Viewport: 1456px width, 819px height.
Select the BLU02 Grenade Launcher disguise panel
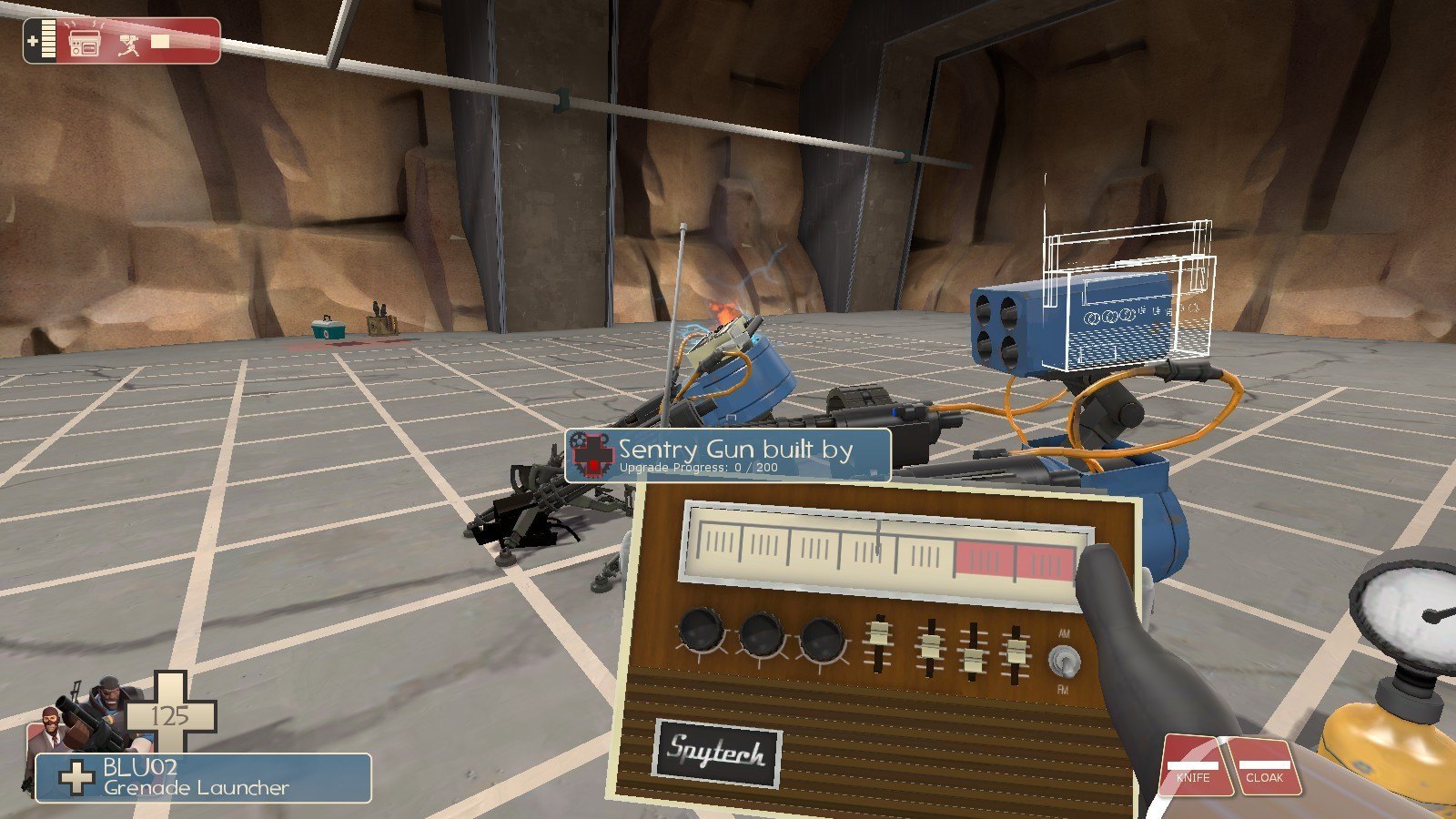pos(203,778)
